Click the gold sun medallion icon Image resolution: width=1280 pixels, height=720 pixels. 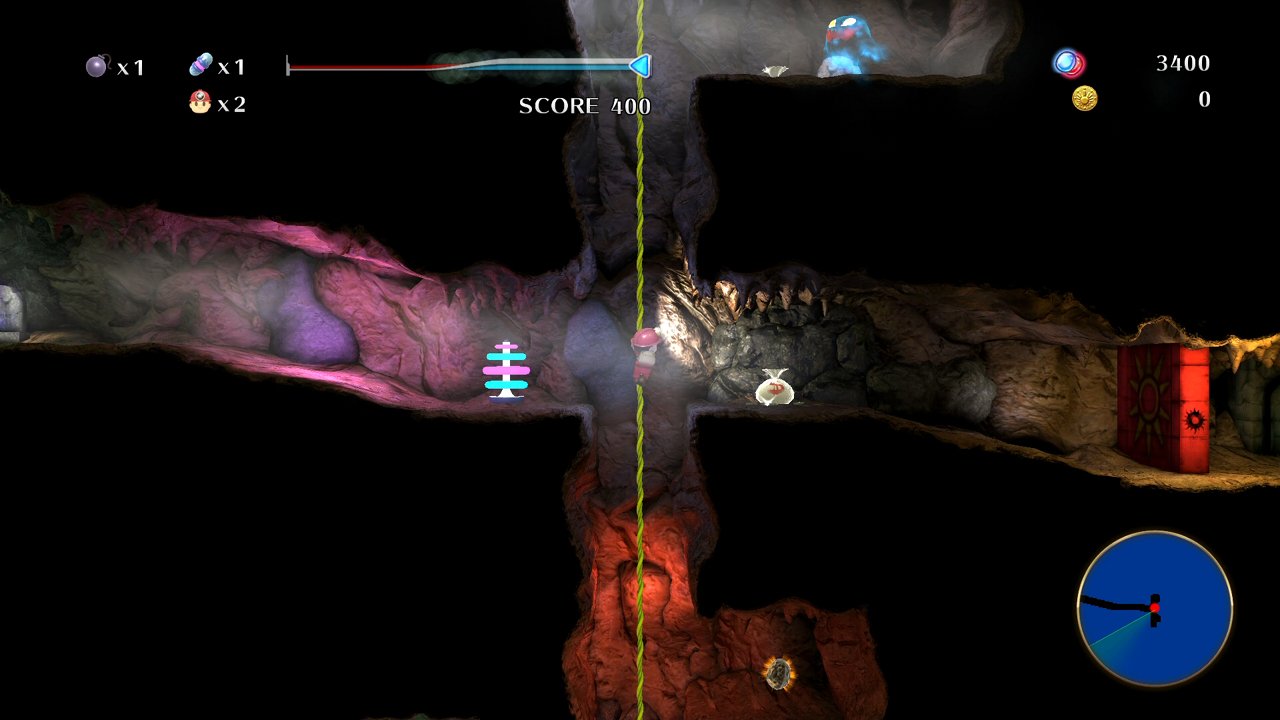pos(1083,98)
